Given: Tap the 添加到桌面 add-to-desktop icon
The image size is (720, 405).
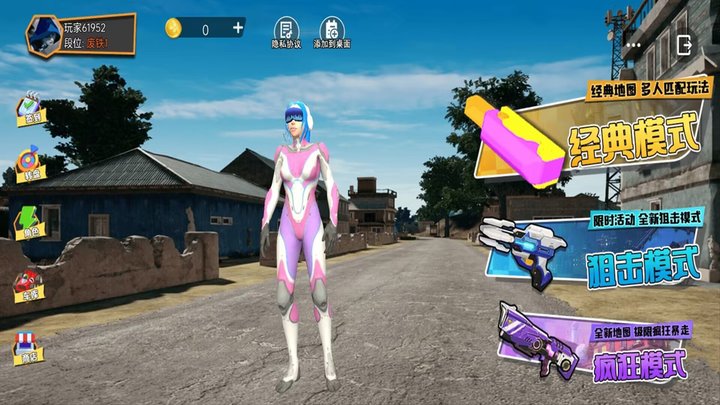Looking at the screenshot, I should click(x=332, y=32).
